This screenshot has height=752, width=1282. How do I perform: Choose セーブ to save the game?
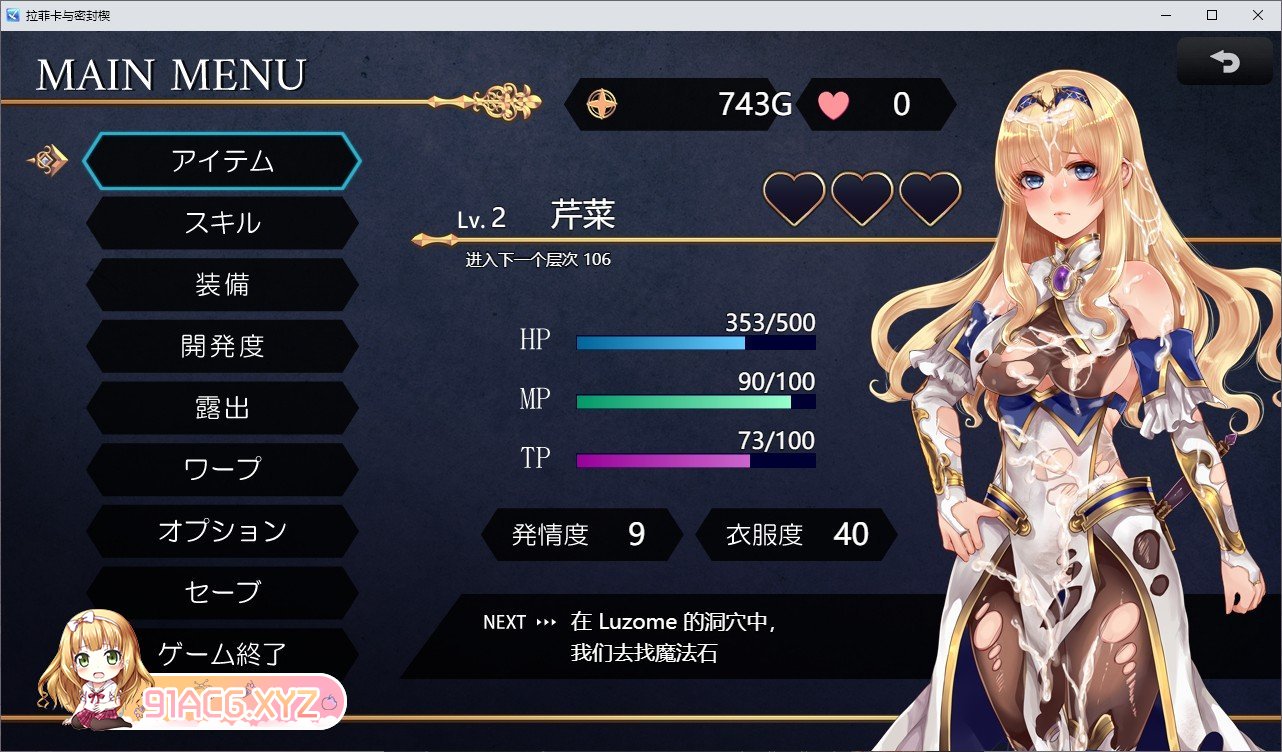[x=222, y=592]
